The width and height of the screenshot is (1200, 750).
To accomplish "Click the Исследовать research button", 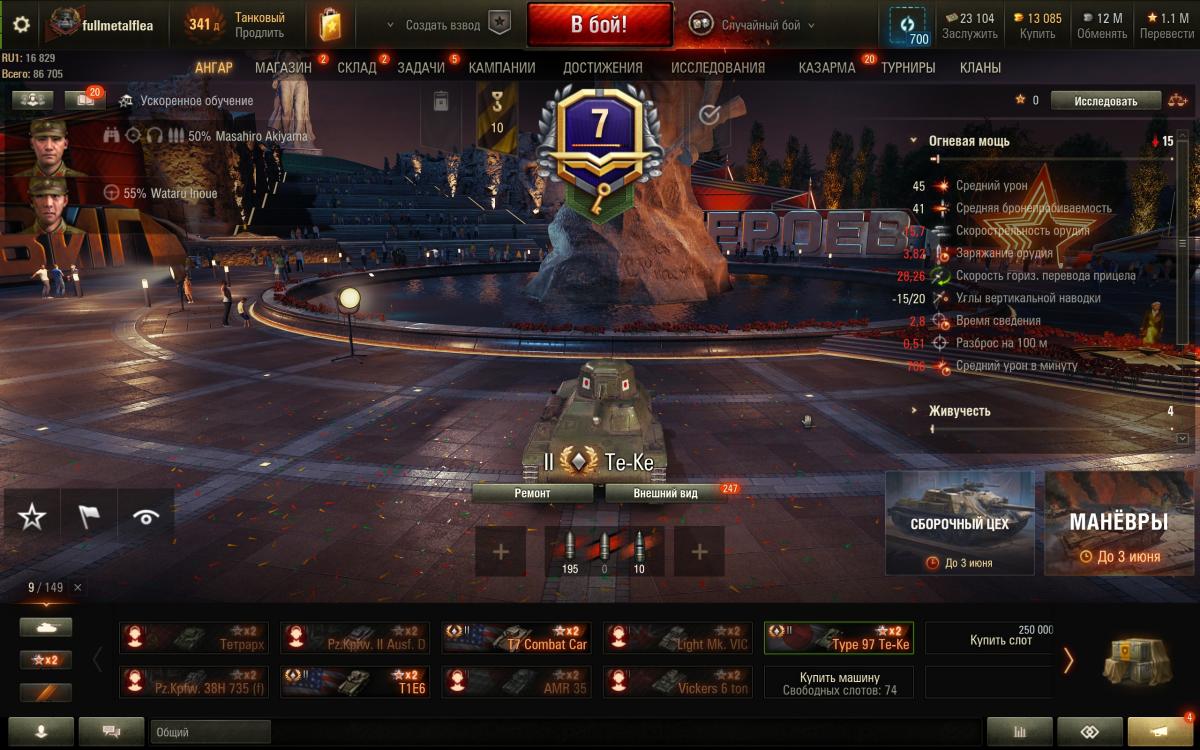I will click(1106, 101).
